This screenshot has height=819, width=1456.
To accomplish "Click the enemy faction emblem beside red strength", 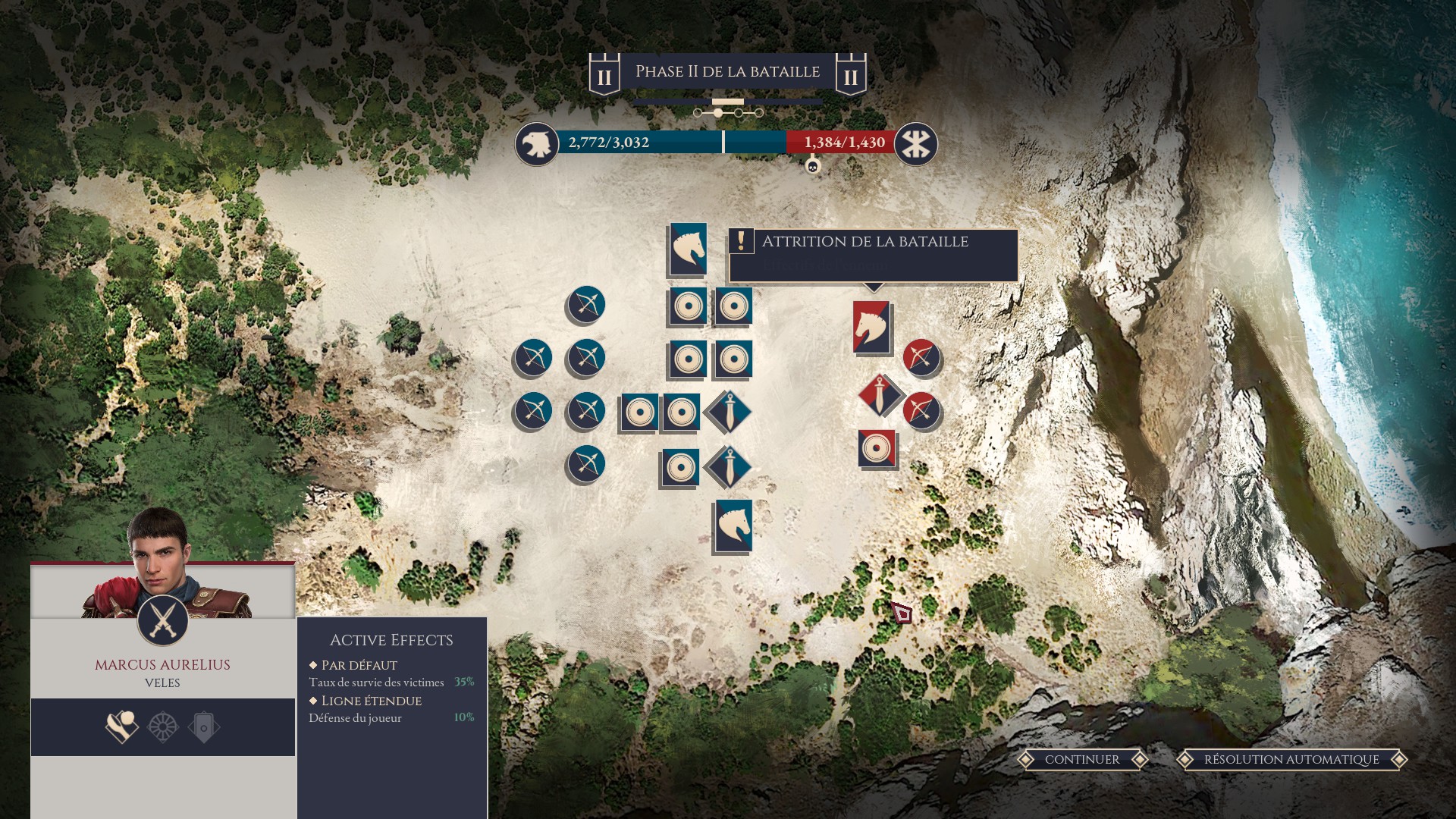I will click(x=916, y=144).
